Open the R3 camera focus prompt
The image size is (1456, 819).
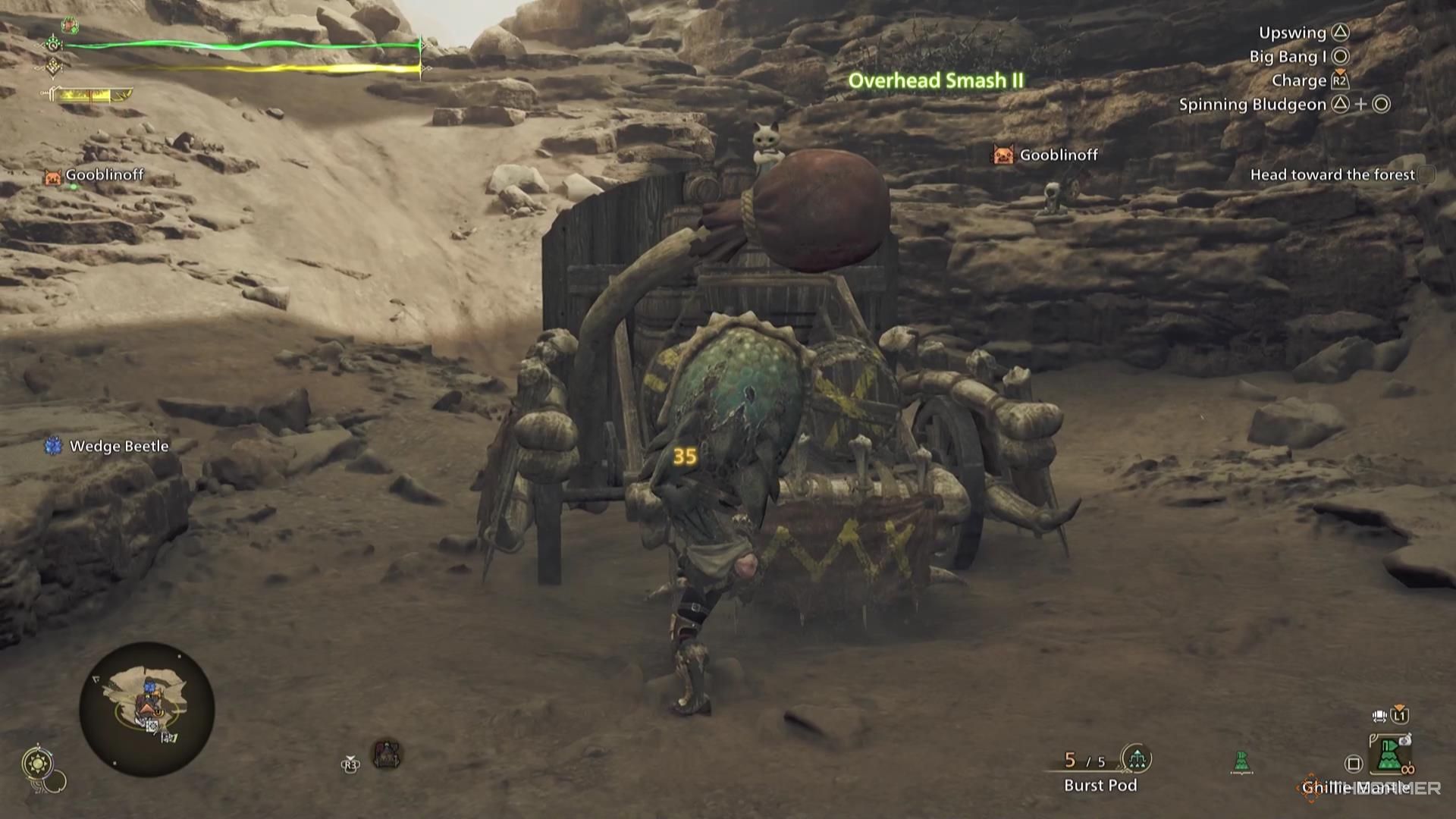click(350, 764)
